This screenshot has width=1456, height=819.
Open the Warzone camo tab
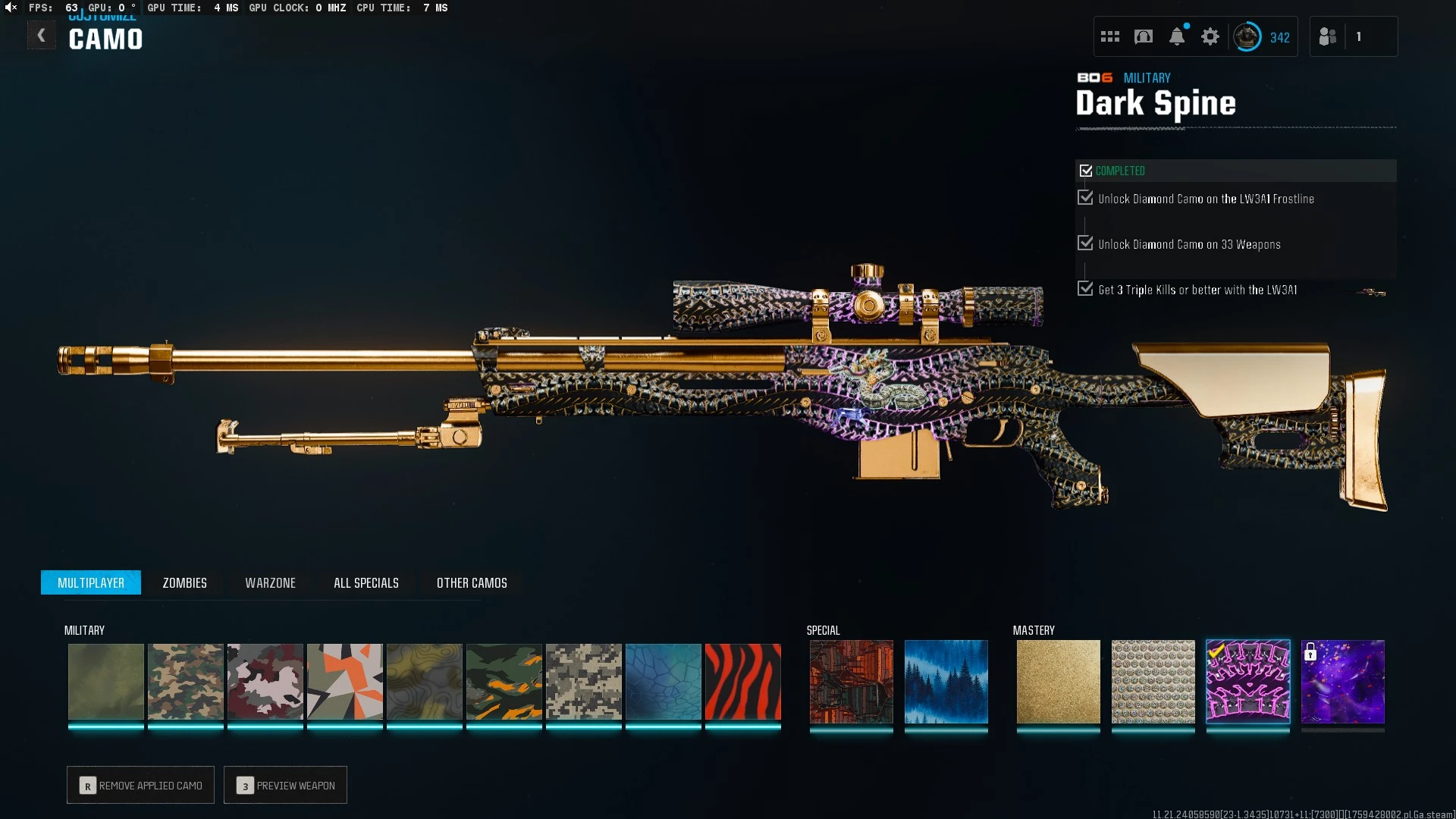(270, 582)
